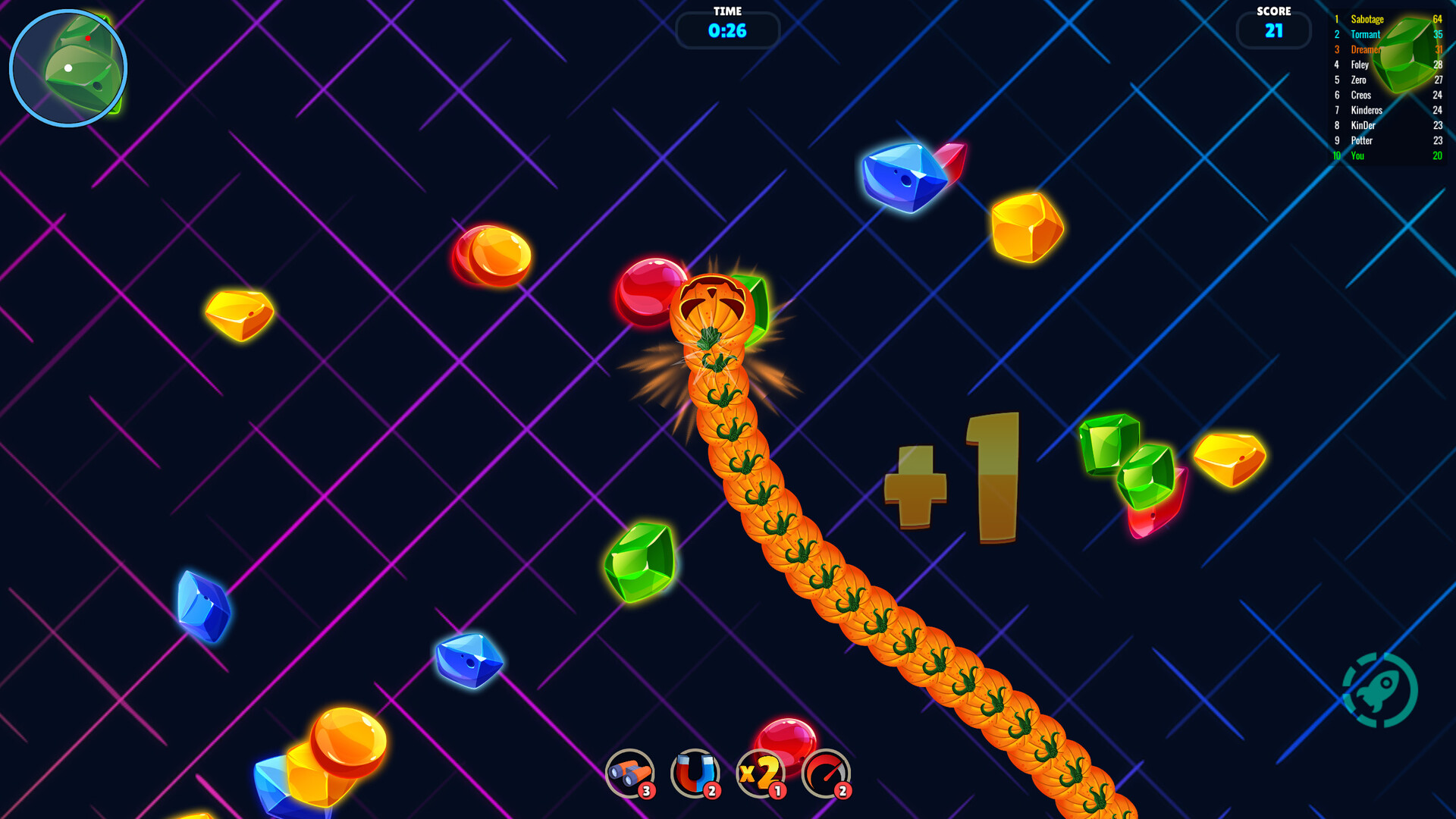Click the TIME display showing 0:26
Image resolution: width=1456 pixels, height=819 pixels.
[727, 30]
